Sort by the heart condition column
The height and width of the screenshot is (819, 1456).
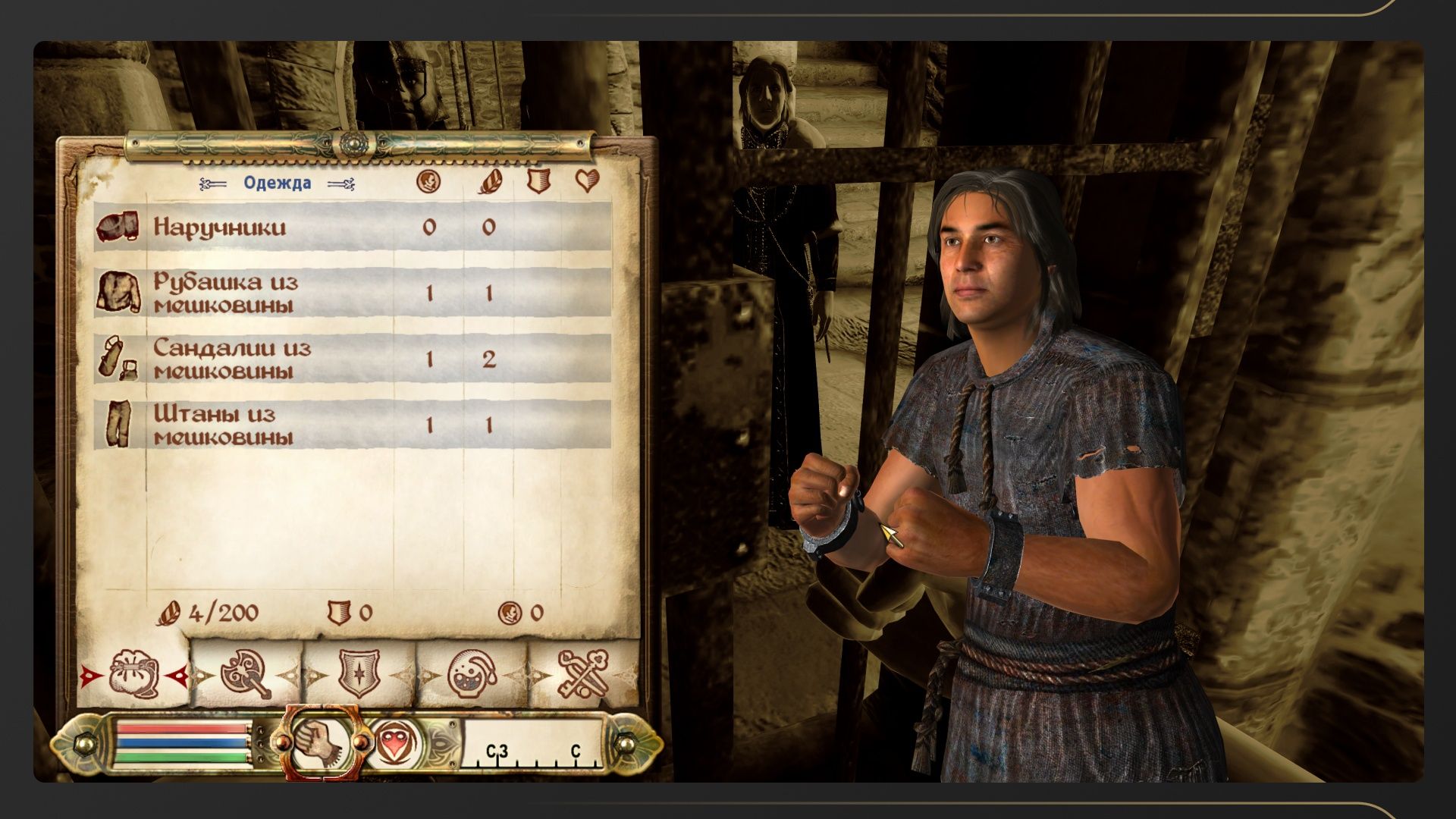point(587,181)
